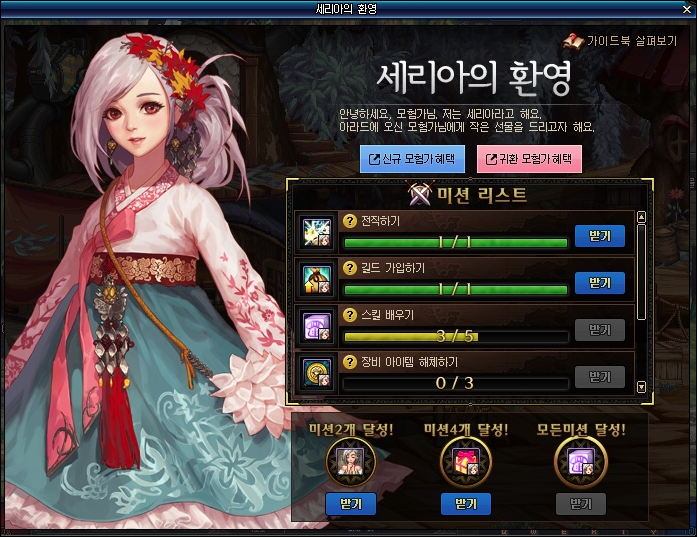The height and width of the screenshot is (537, 697).
Task: Open the 신규 모험가 혜택 page
Action: click(x=411, y=158)
